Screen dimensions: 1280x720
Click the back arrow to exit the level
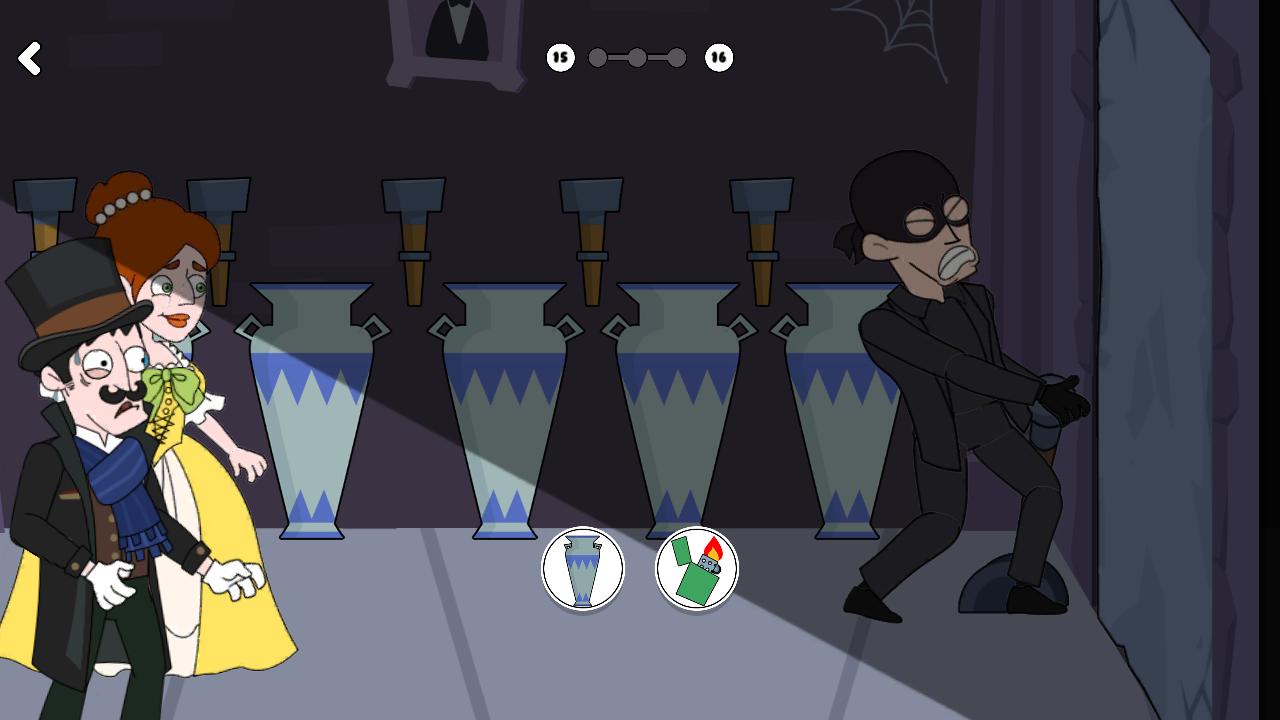click(30, 58)
